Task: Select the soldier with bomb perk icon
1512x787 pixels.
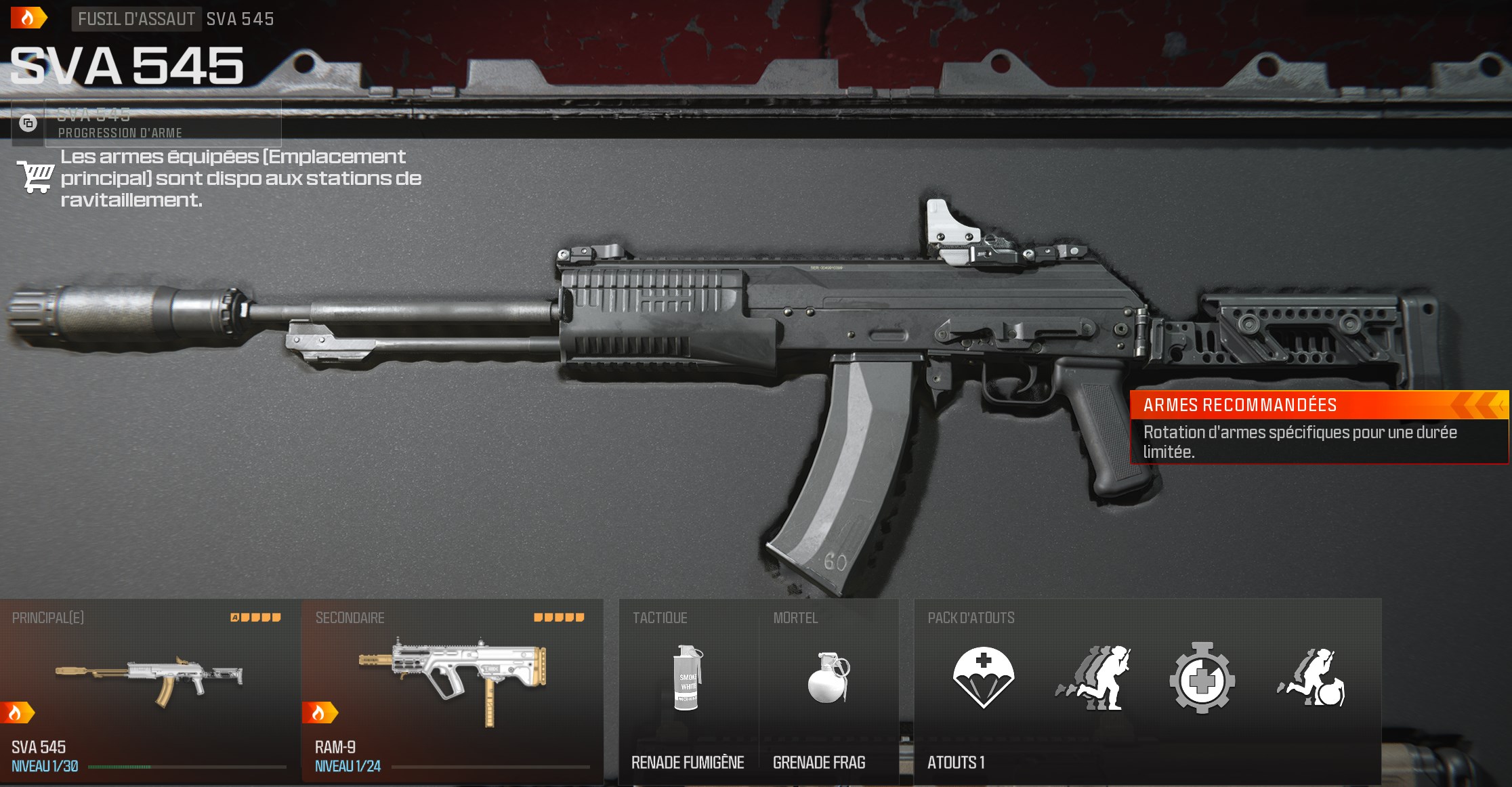Action: (x=1311, y=677)
